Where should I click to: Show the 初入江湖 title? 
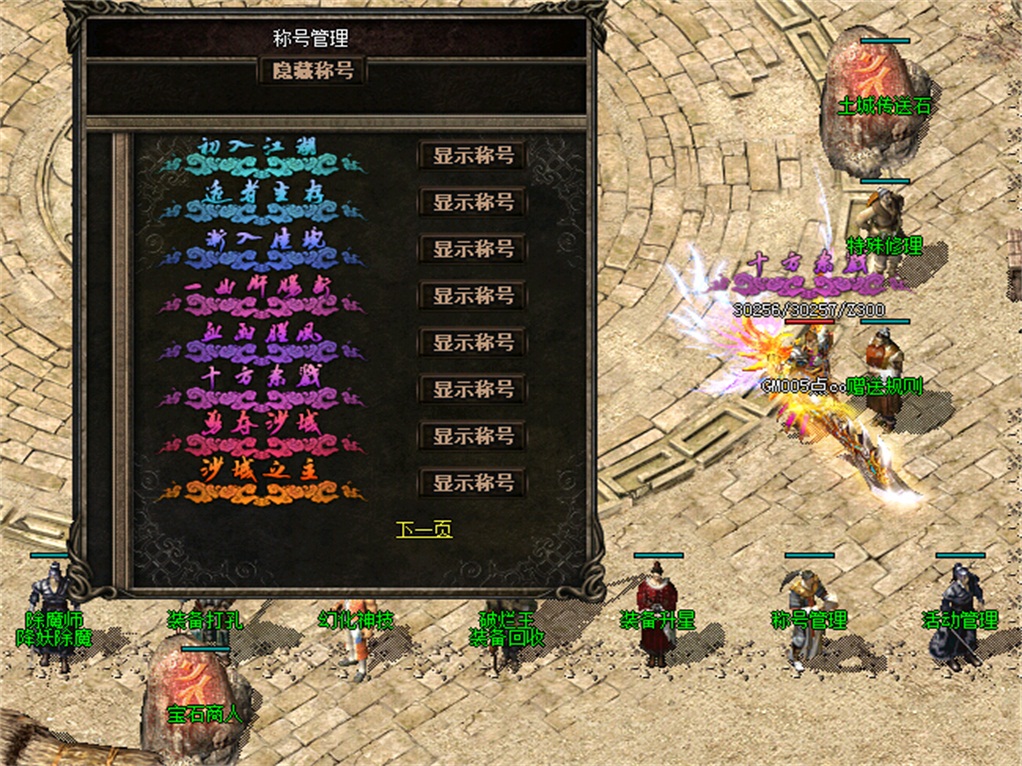pyautogui.click(x=473, y=155)
